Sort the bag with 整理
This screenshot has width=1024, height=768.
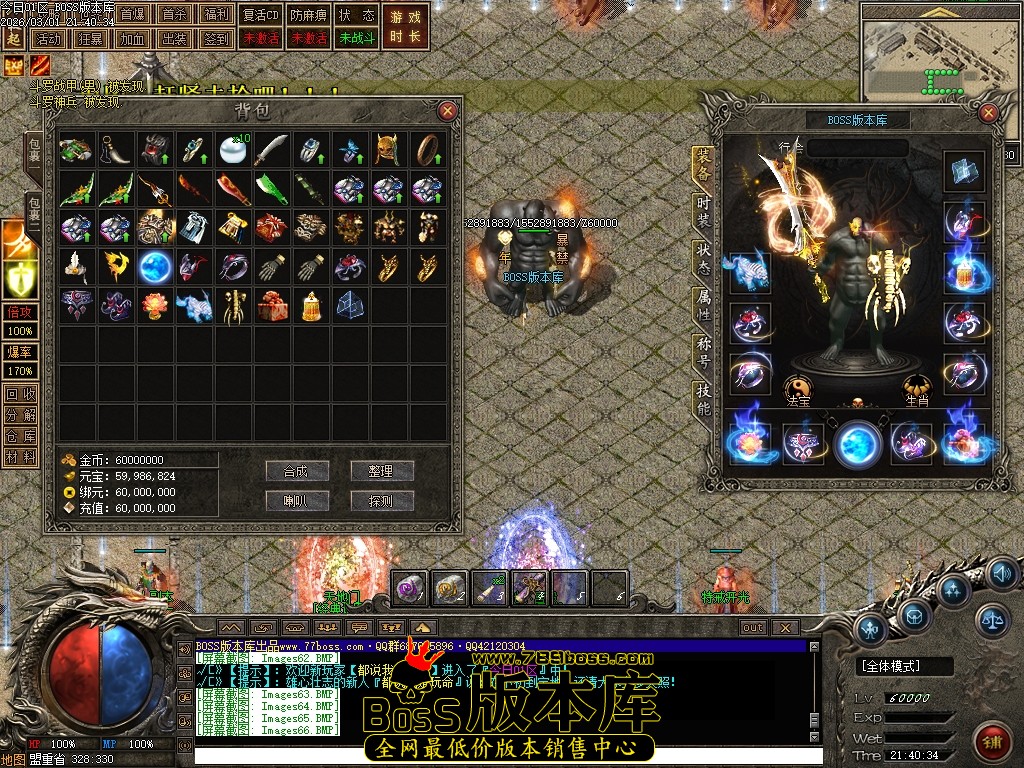pos(382,471)
